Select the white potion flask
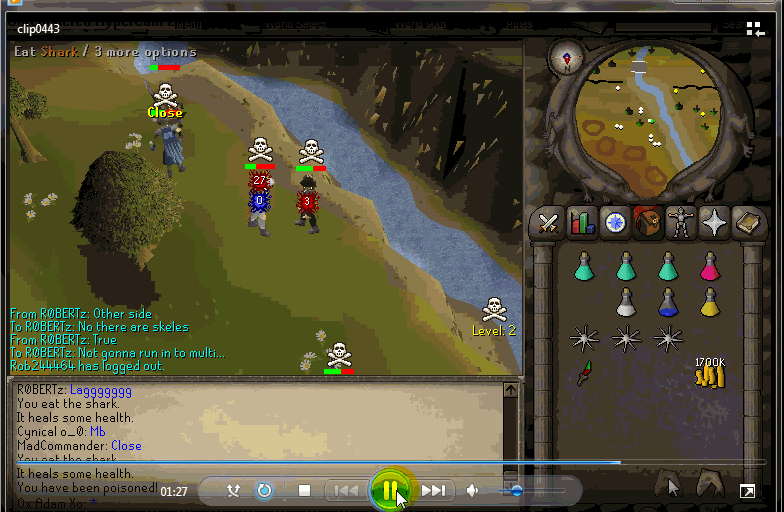The width and height of the screenshot is (784, 512). 626,303
